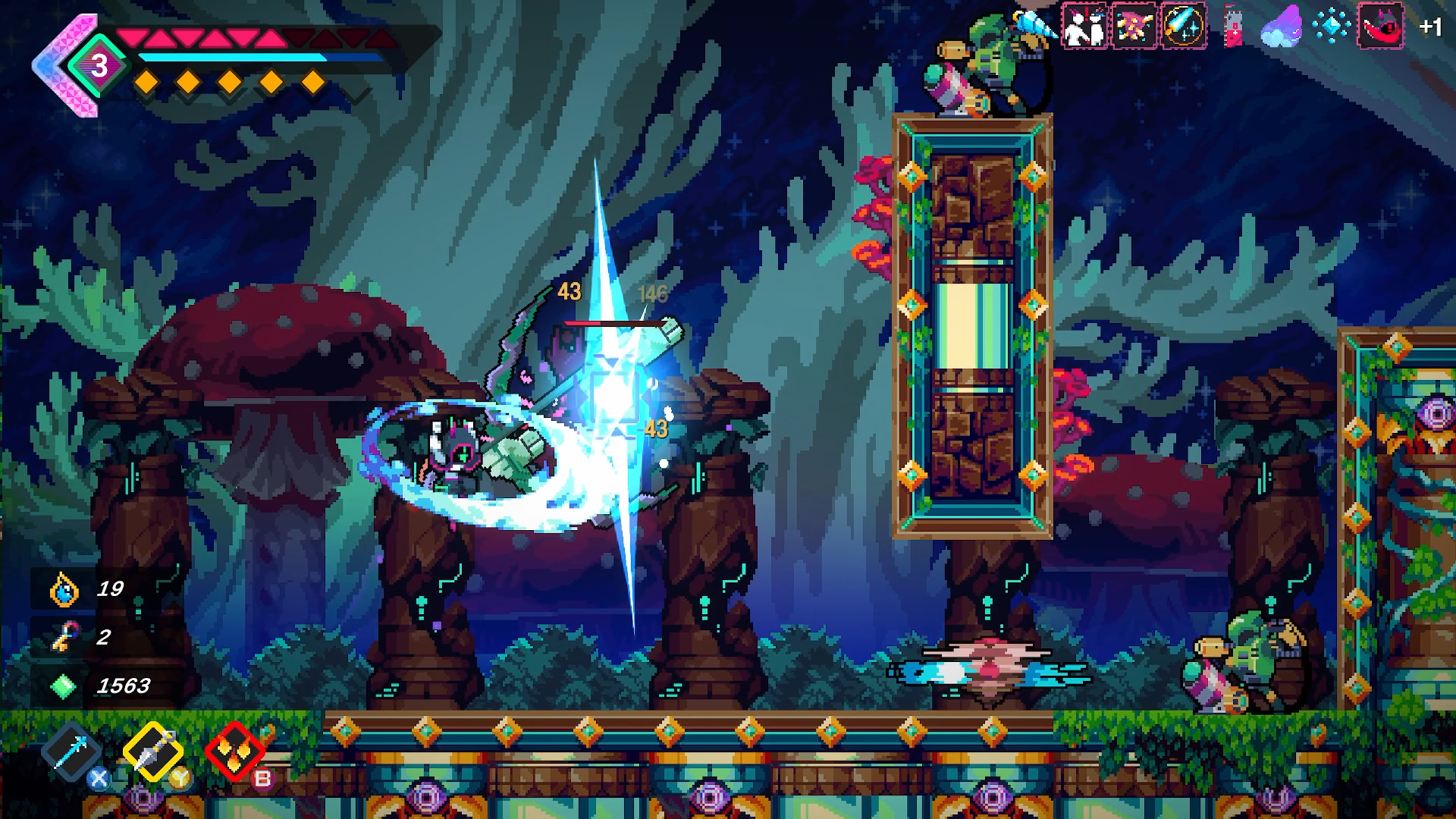Activate the triple fireball ability slot
The height and width of the screenshot is (819, 1456).
(x=234, y=750)
